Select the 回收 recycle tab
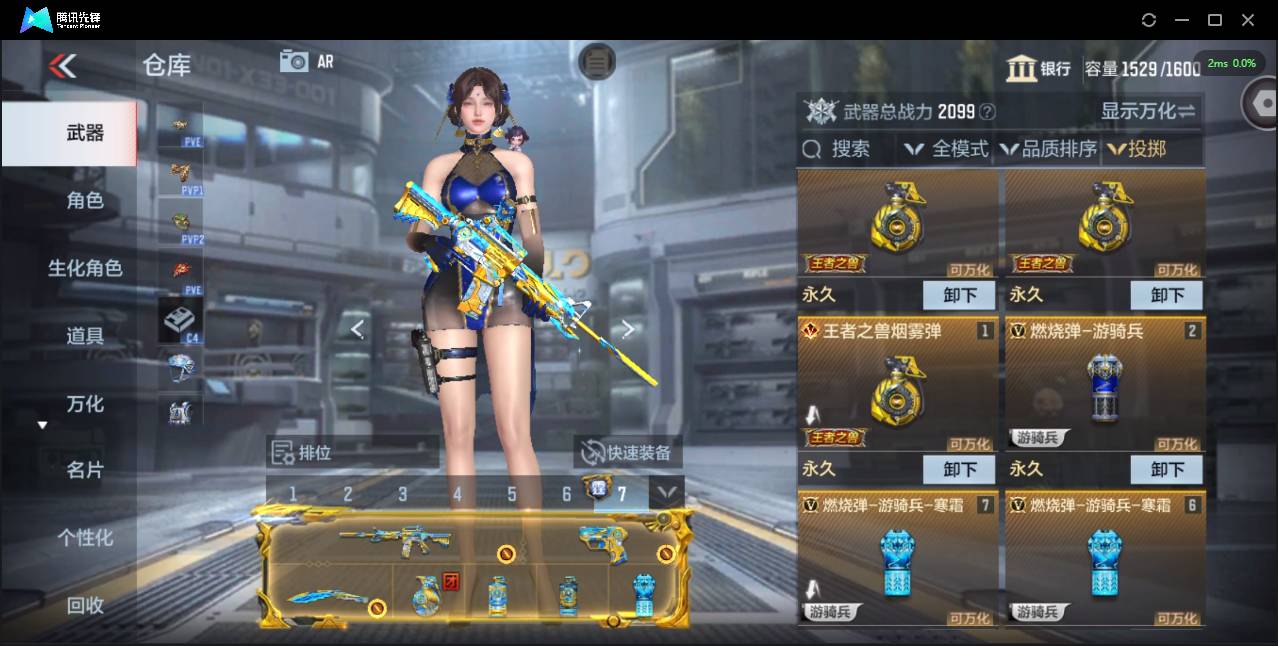The width and height of the screenshot is (1278, 646). click(85, 604)
